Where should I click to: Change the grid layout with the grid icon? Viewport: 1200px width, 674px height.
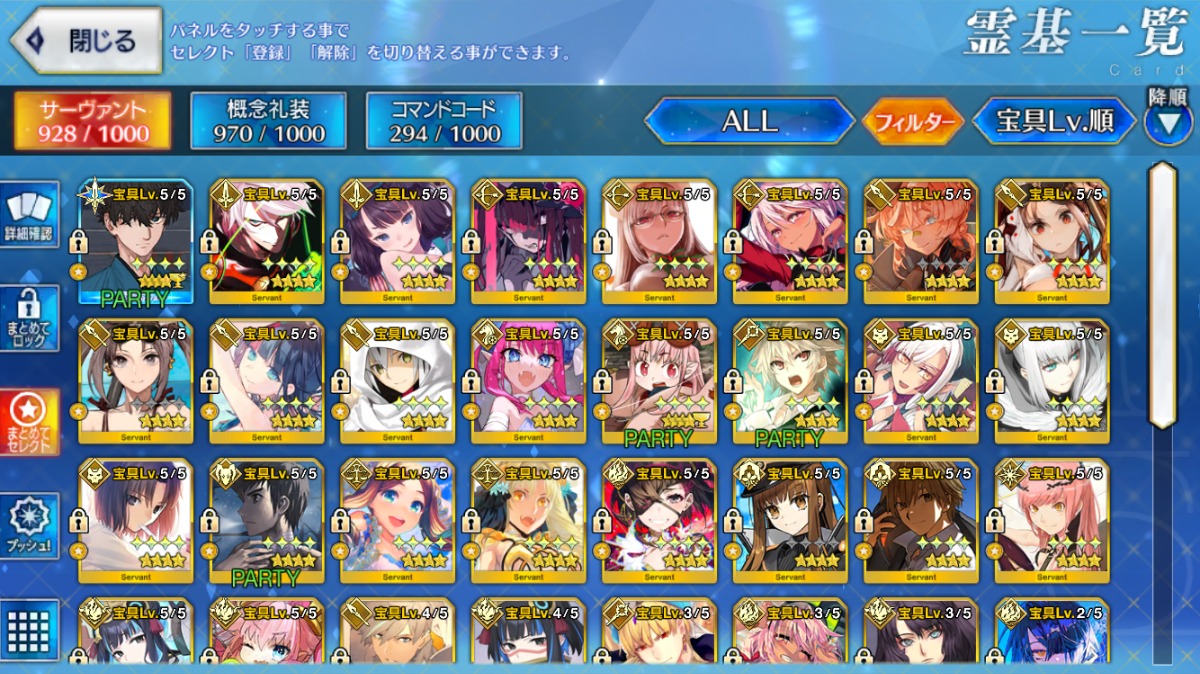[x=29, y=630]
